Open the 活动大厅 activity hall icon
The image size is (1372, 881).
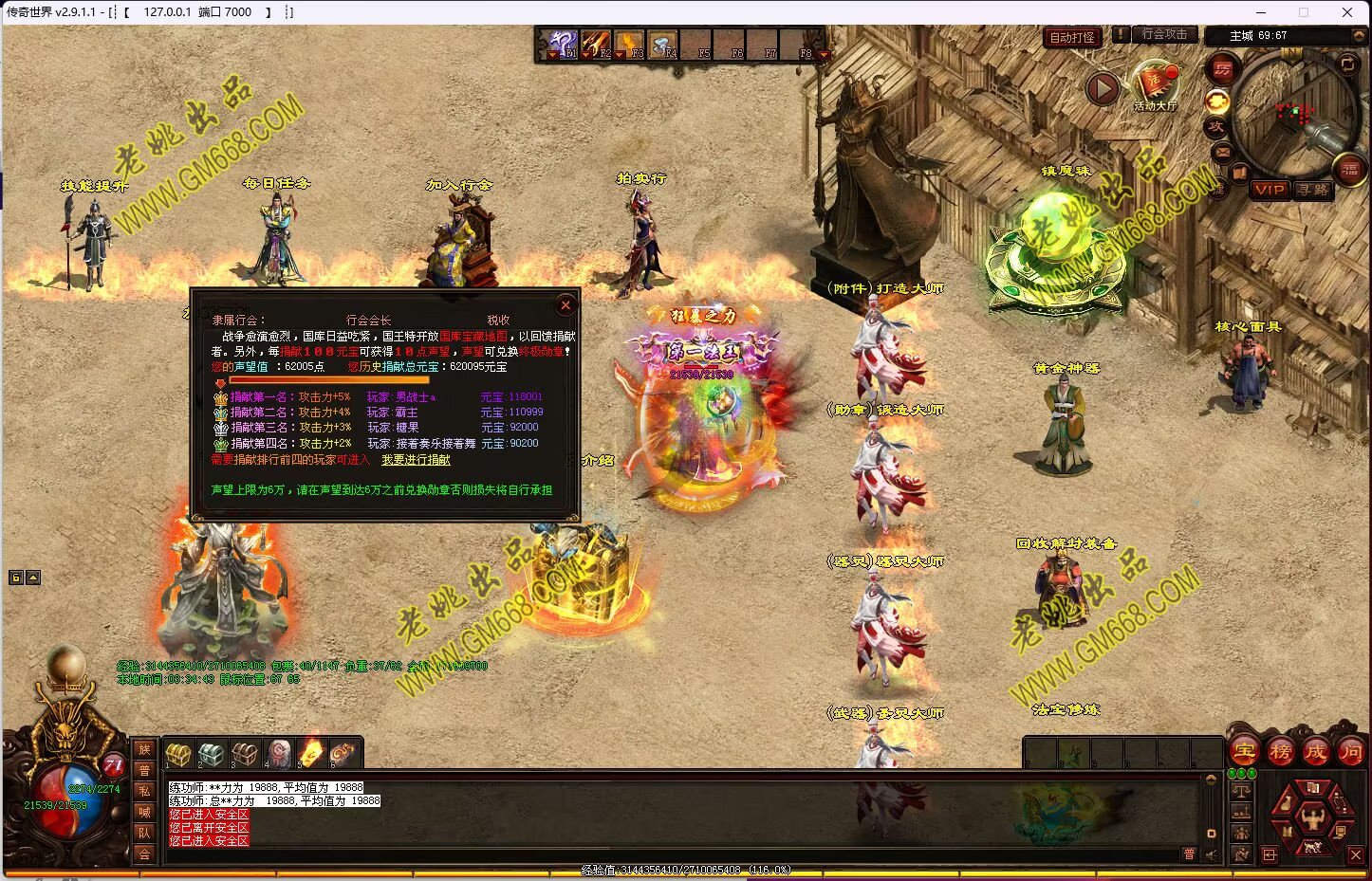[1155, 83]
